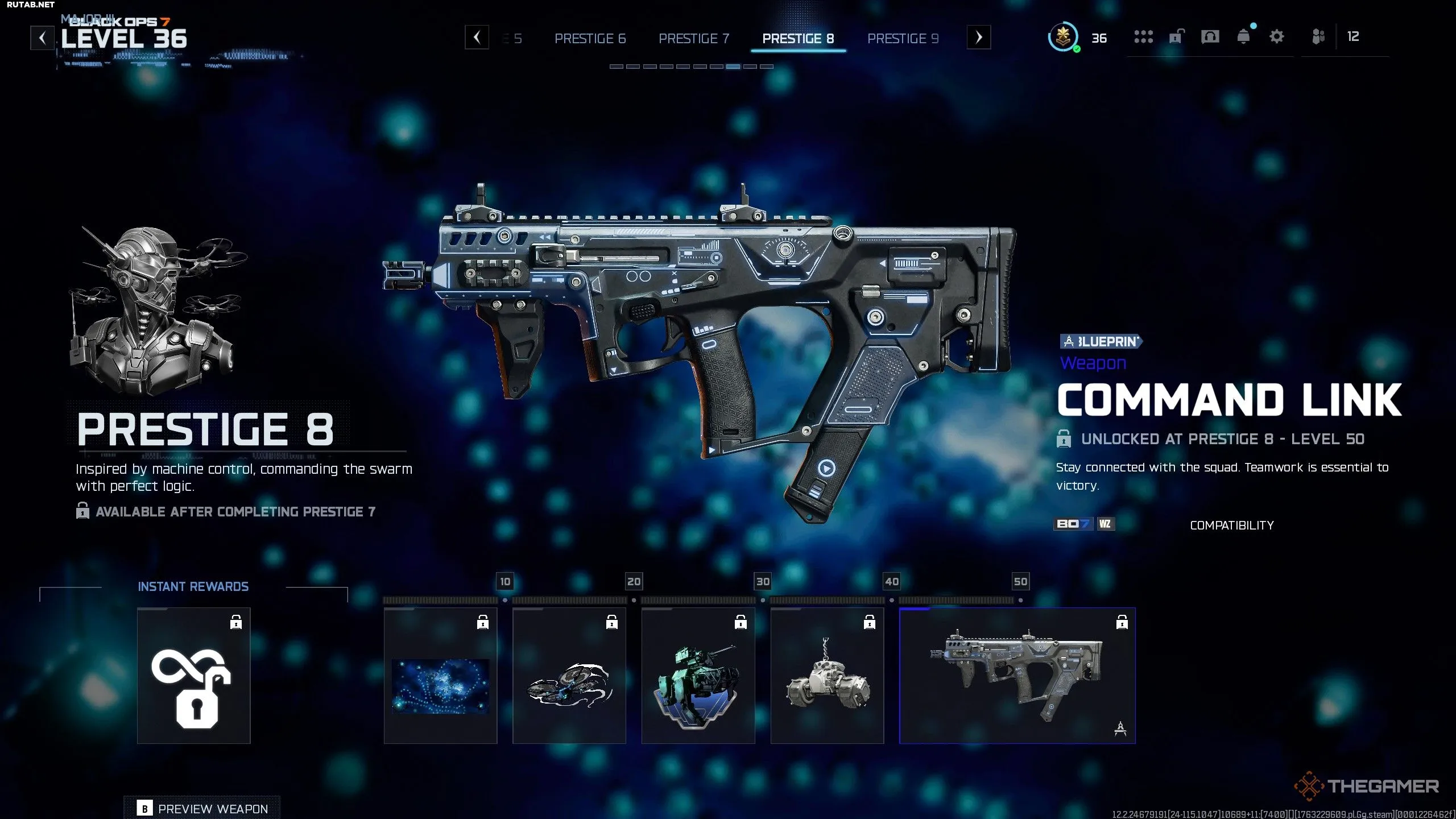Click the Preview Weapon button
The height and width of the screenshot is (819, 1456).
(202, 808)
